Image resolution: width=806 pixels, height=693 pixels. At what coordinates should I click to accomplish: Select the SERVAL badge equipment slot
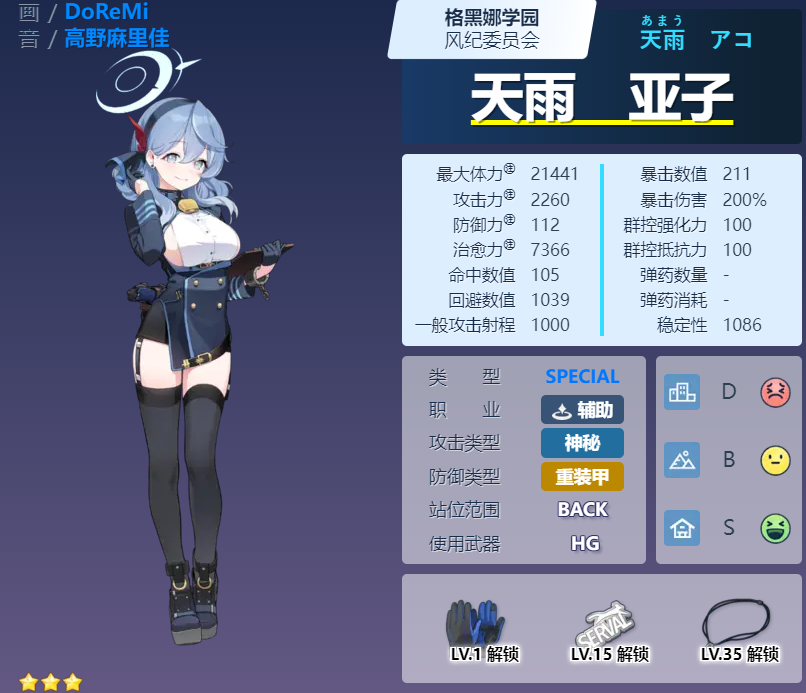604,624
